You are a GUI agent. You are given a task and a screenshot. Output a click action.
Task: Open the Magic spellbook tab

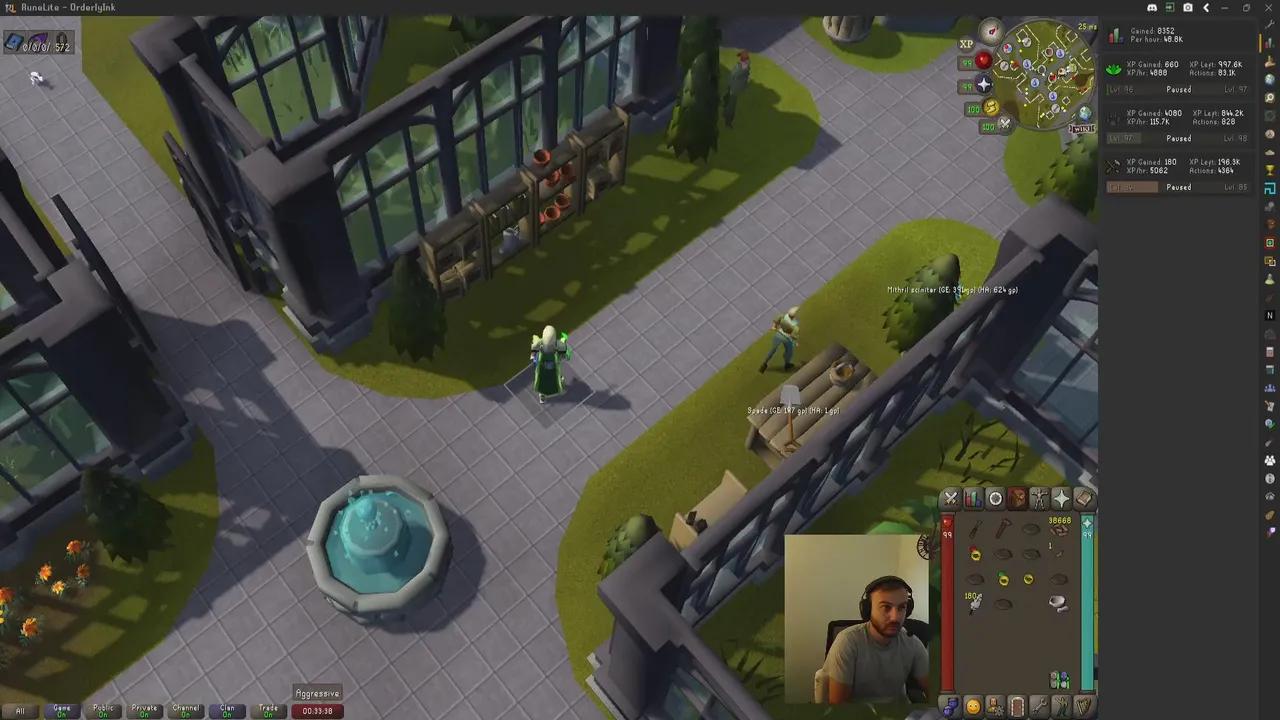coord(1085,498)
